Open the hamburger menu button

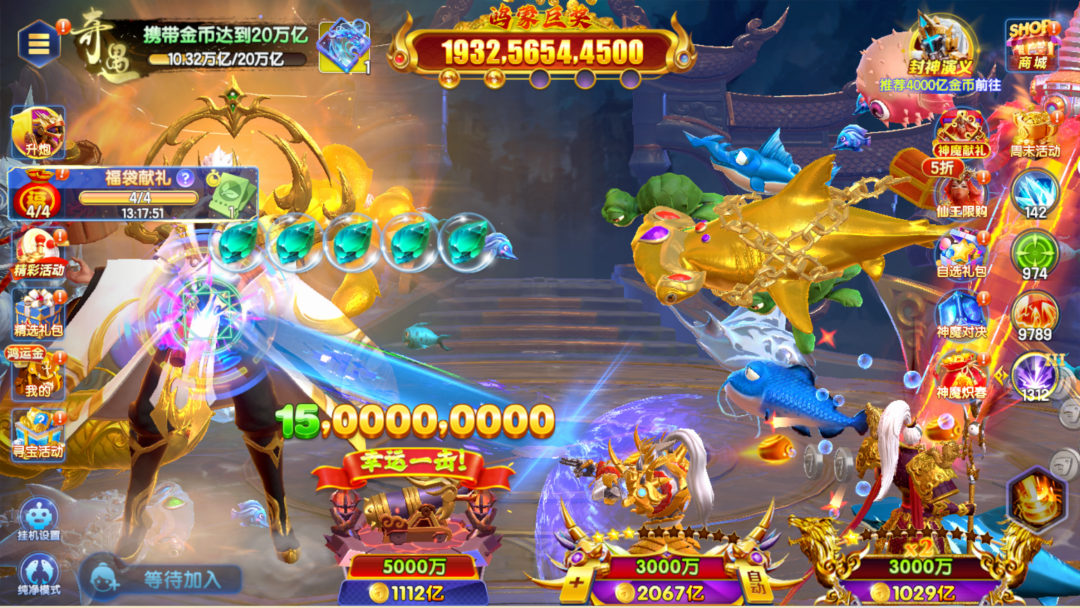coord(39,43)
